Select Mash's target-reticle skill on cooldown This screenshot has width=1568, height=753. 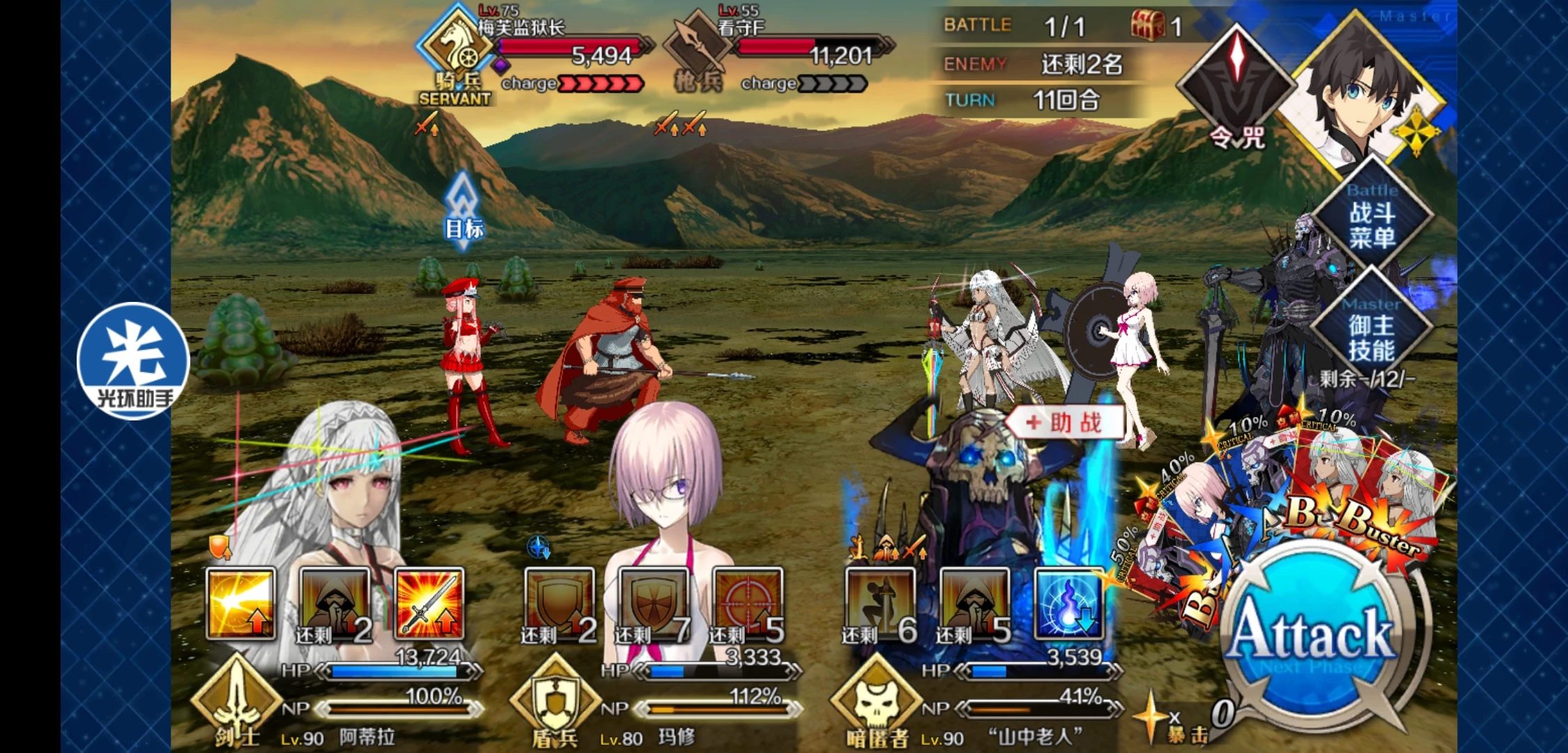pyautogui.click(x=748, y=603)
